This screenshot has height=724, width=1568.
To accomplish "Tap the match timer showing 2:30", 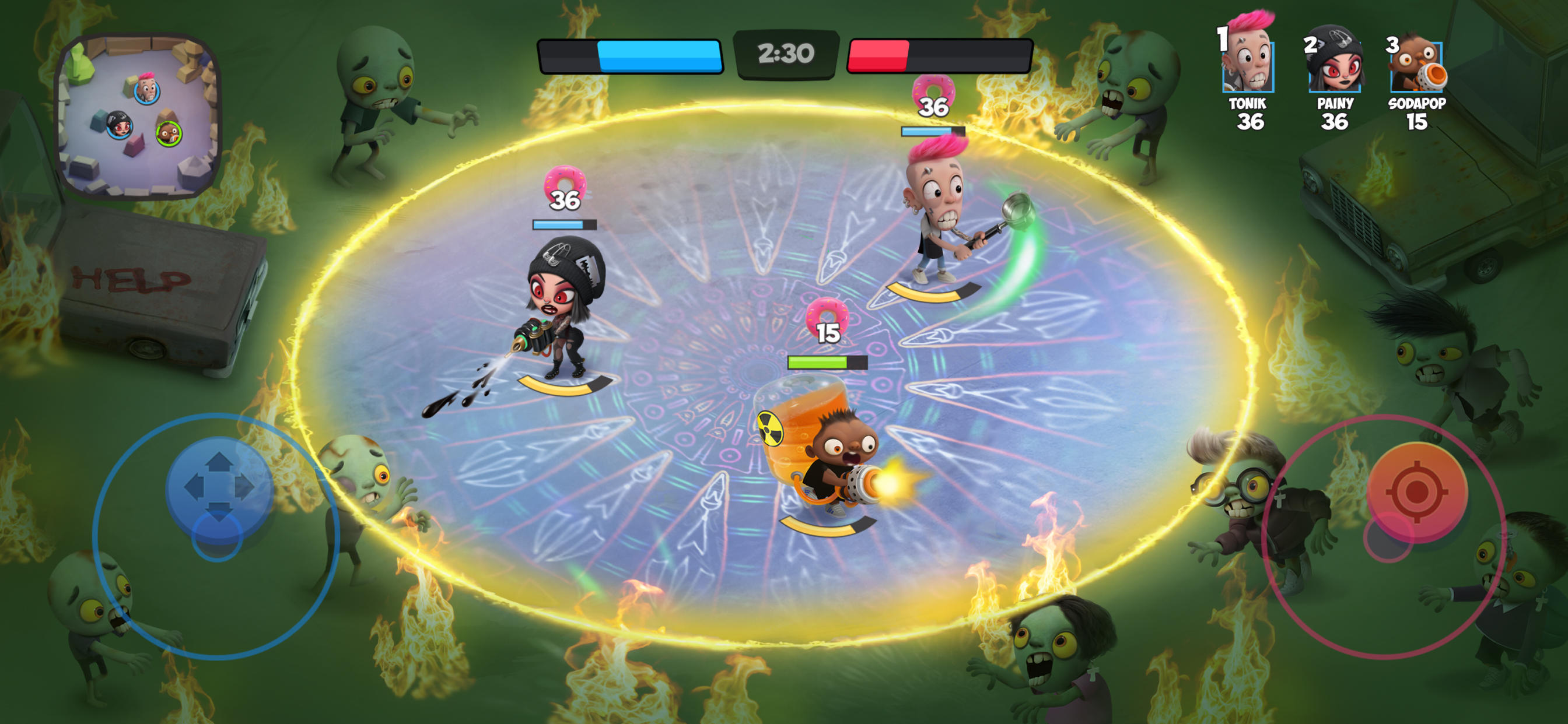I will [x=784, y=55].
